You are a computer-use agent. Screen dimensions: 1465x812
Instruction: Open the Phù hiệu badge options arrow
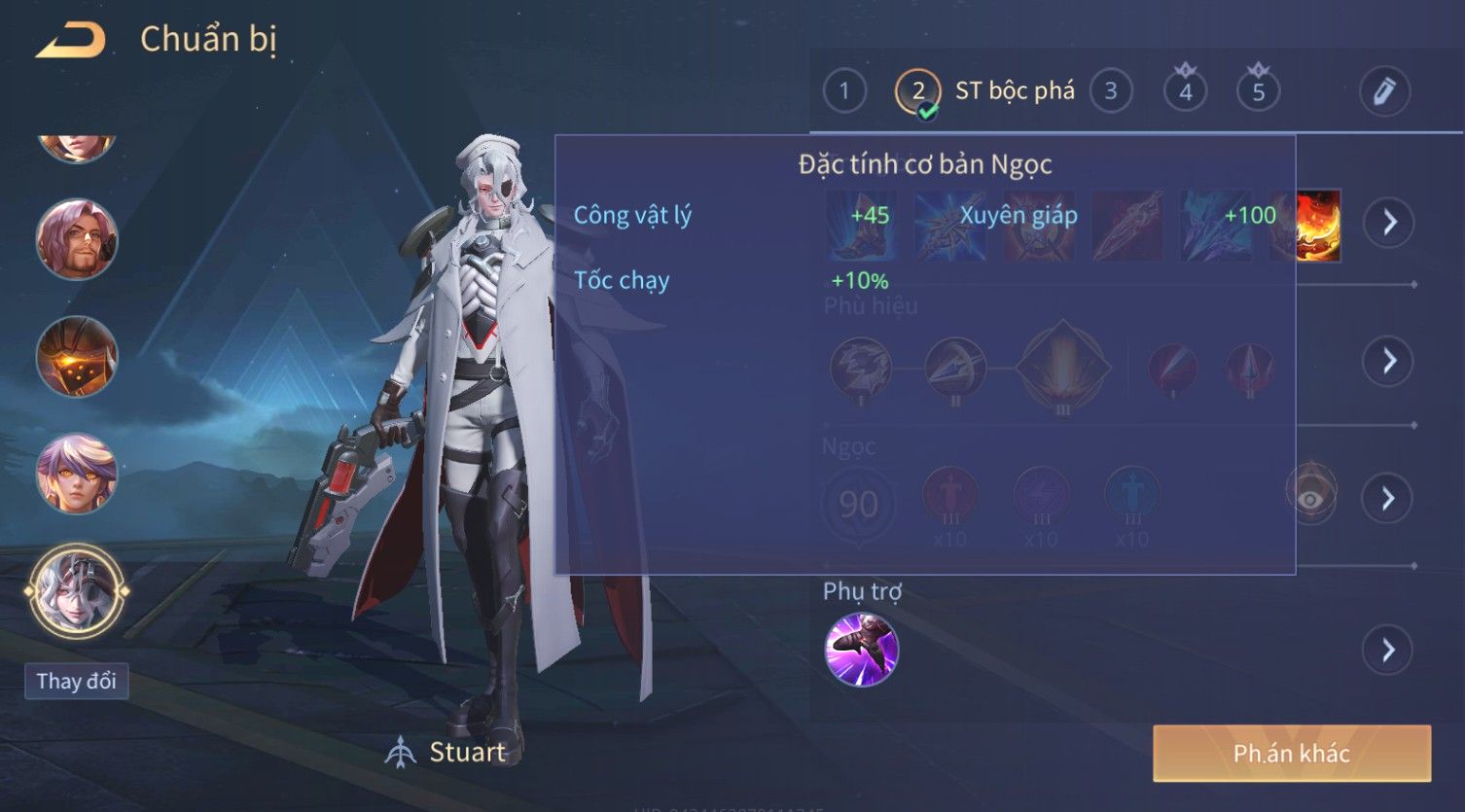click(1388, 361)
